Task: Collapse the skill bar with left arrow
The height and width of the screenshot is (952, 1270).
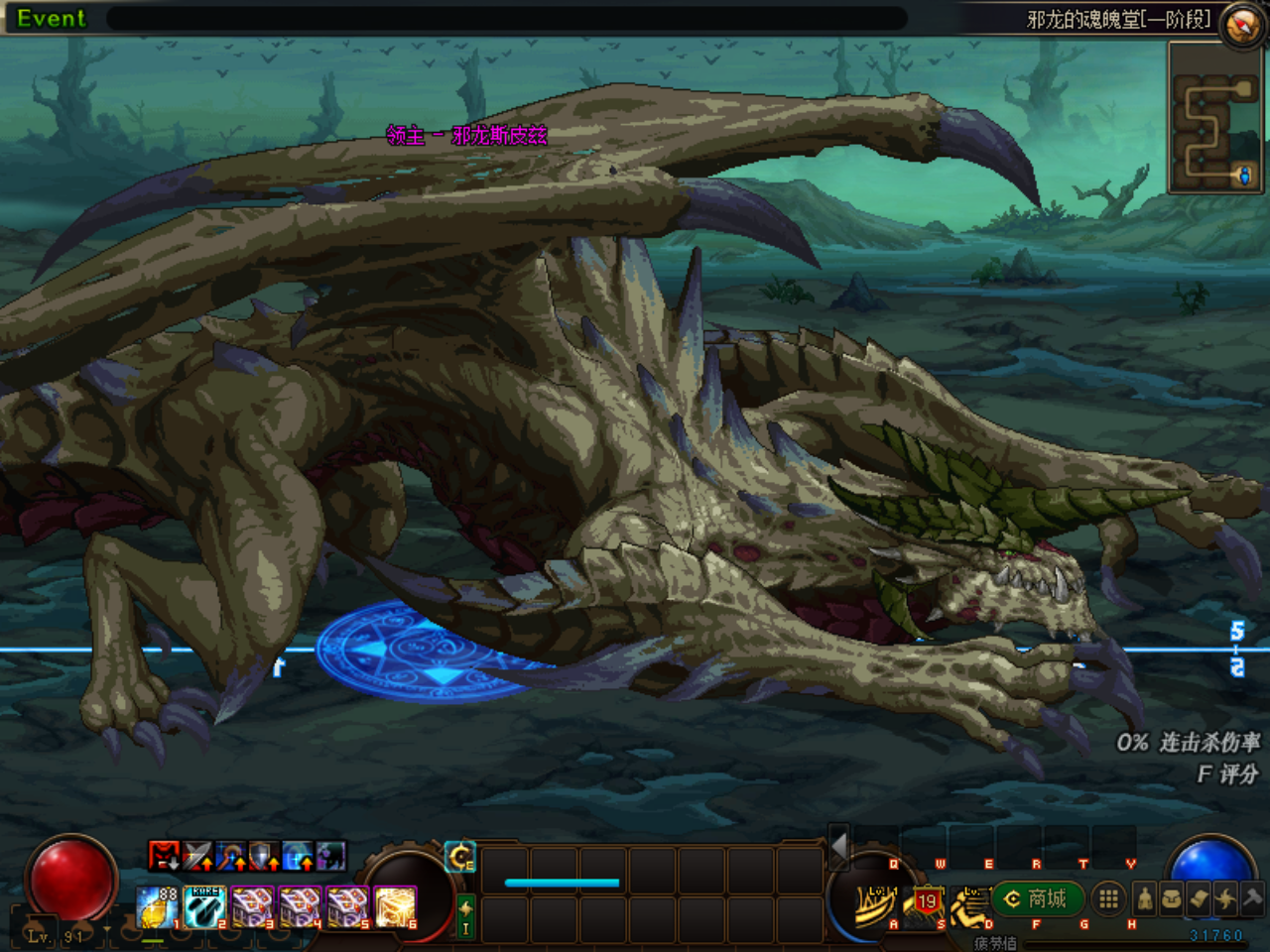Action: (x=839, y=846)
